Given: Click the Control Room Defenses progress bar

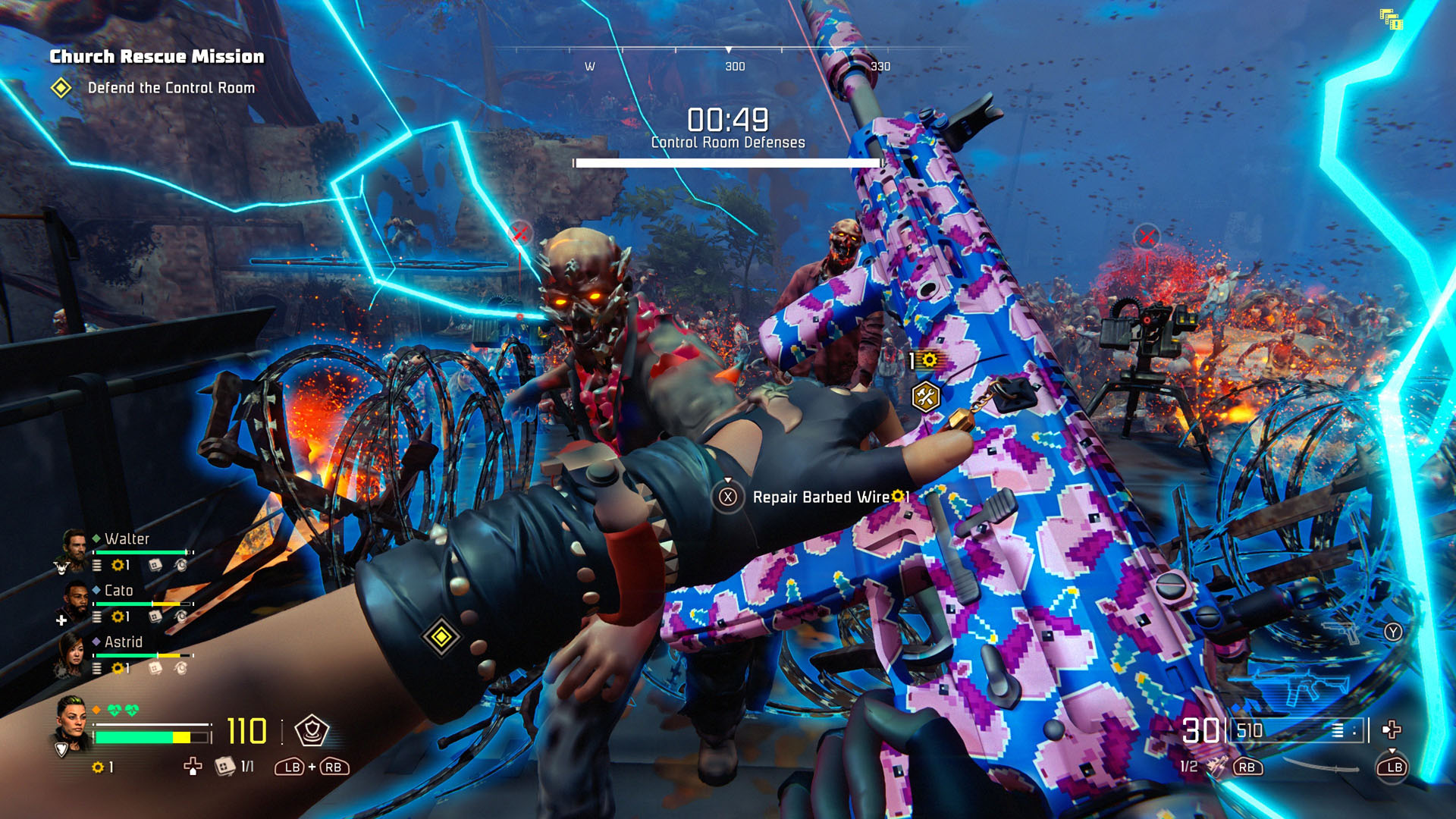Looking at the screenshot, I should point(730,162).
